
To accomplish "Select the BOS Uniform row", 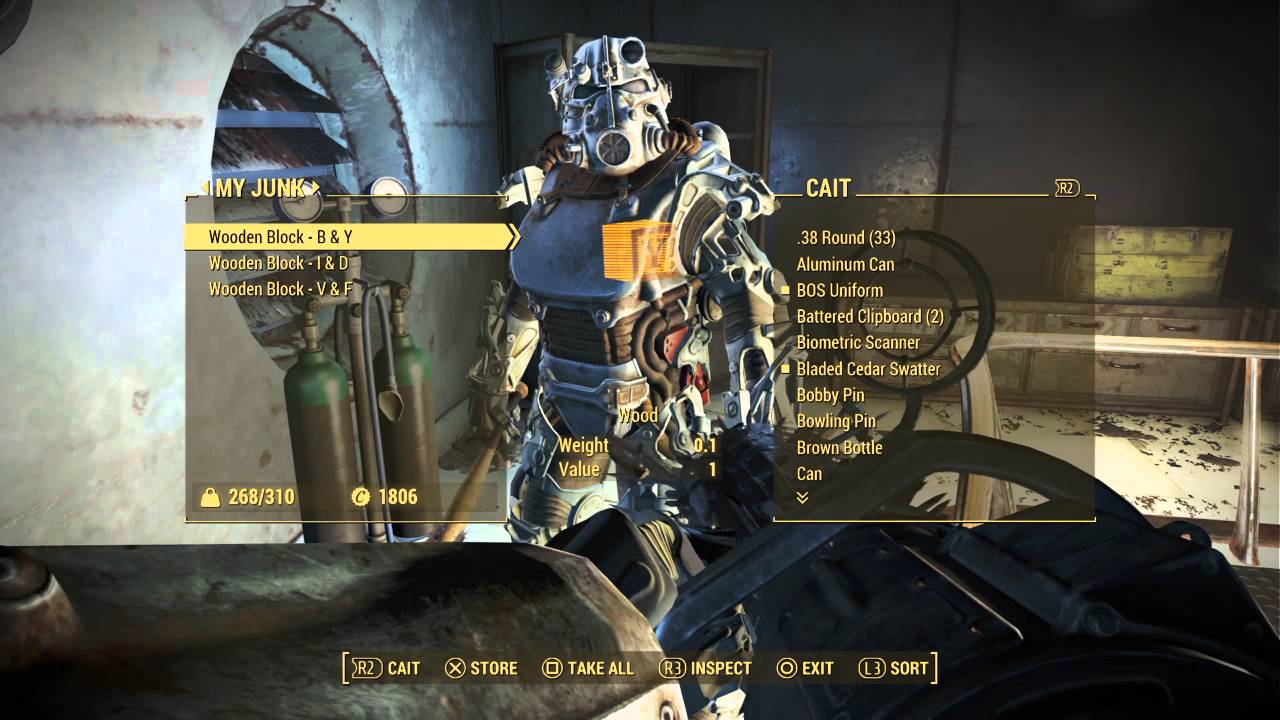I will (839, 290).
